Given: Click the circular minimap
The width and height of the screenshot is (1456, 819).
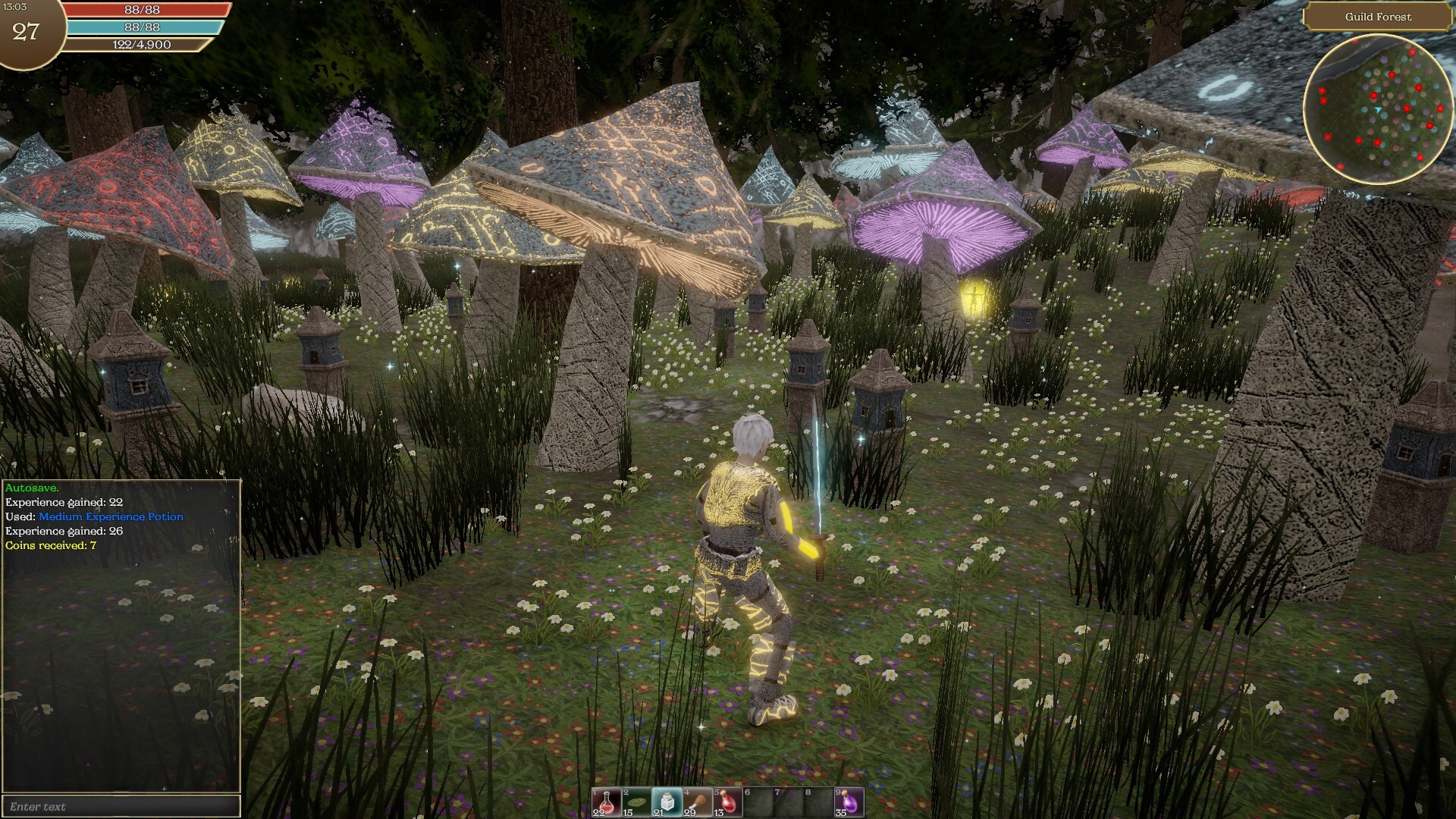Looking at the screenshot, I should point(1378,110).
